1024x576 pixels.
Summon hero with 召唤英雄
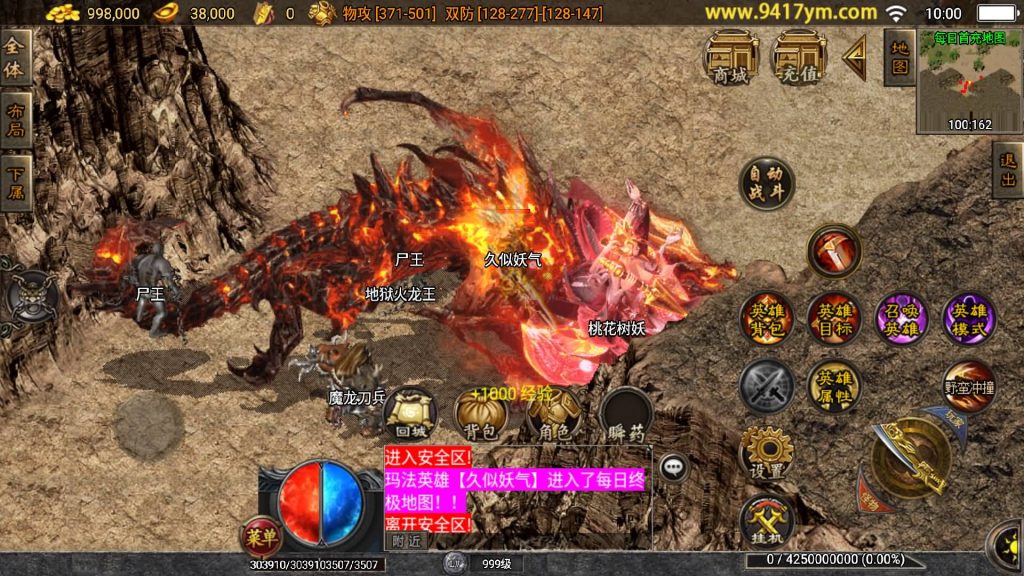point(902,319)
